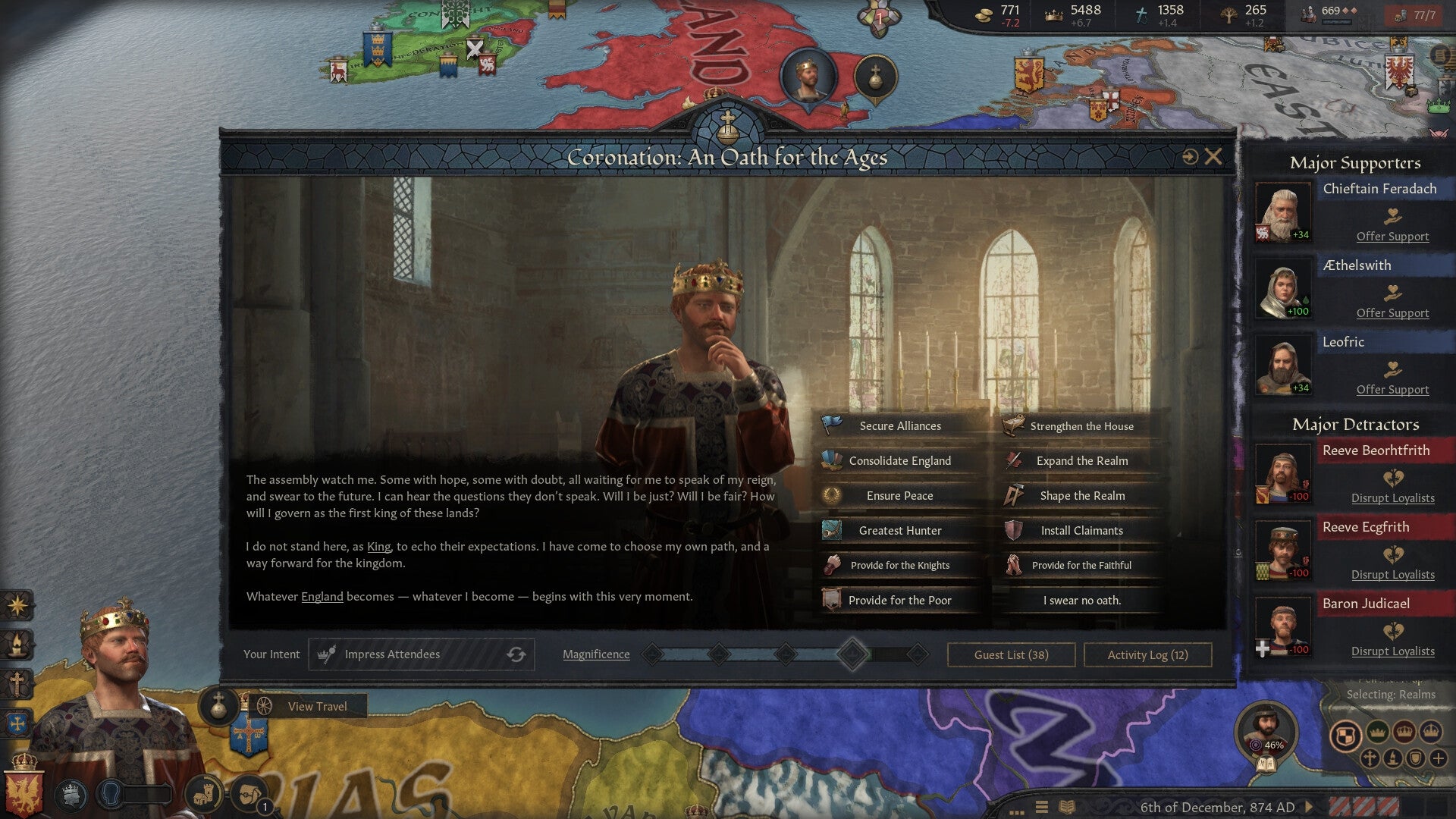The width and height of the screenshot is (1456, 819).
Task: Select the star icon atop the left sidebar
Action: pyautogui.click(x=17, y=604)
